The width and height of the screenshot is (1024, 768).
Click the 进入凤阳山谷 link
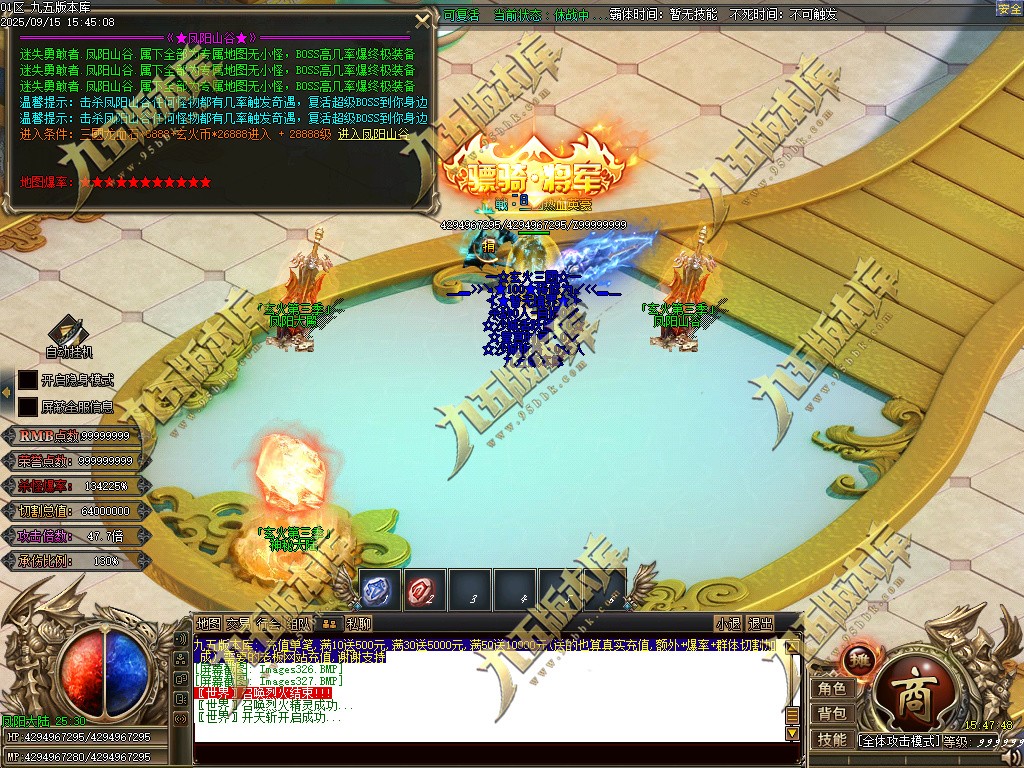click(373, 133)
